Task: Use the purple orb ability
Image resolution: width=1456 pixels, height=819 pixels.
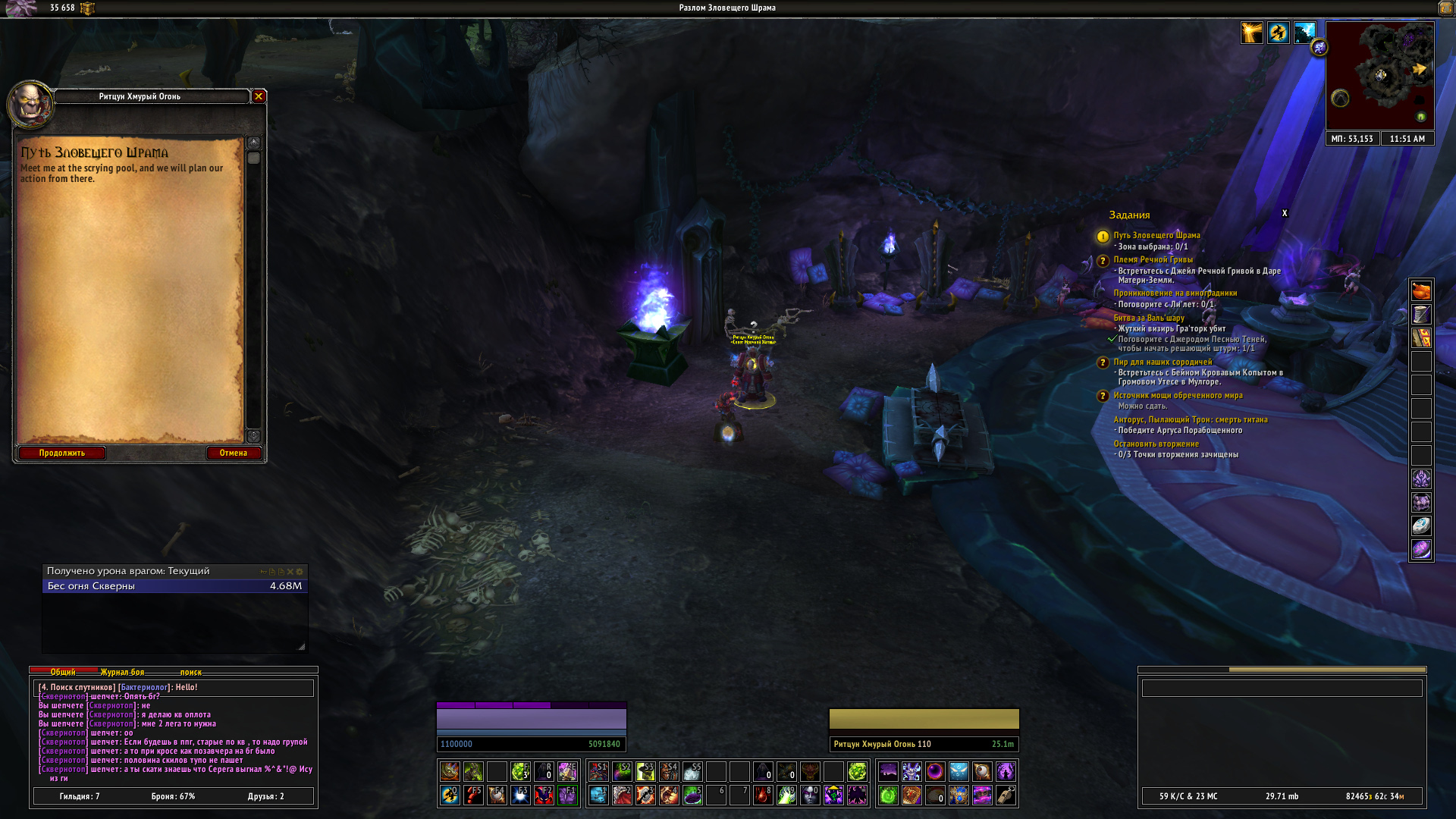Action: (x=935, y=771)
